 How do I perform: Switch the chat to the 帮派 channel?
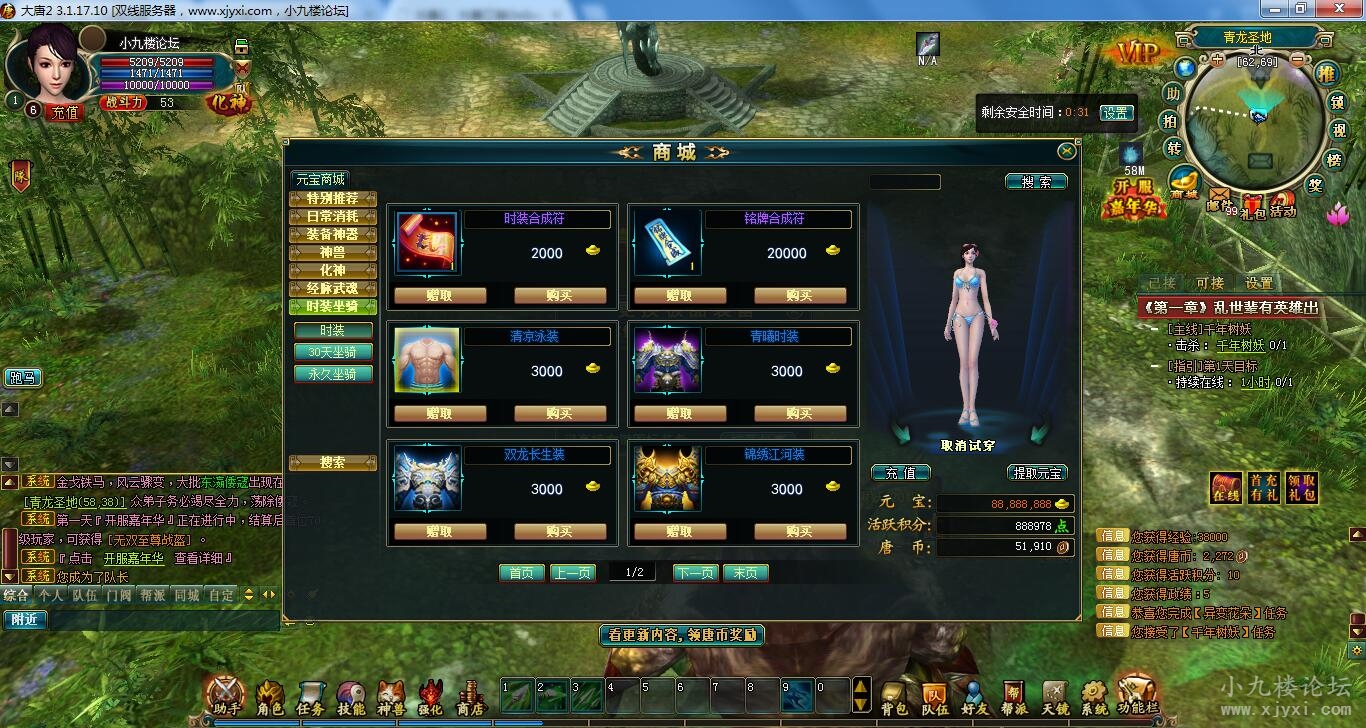click(152, 595)
